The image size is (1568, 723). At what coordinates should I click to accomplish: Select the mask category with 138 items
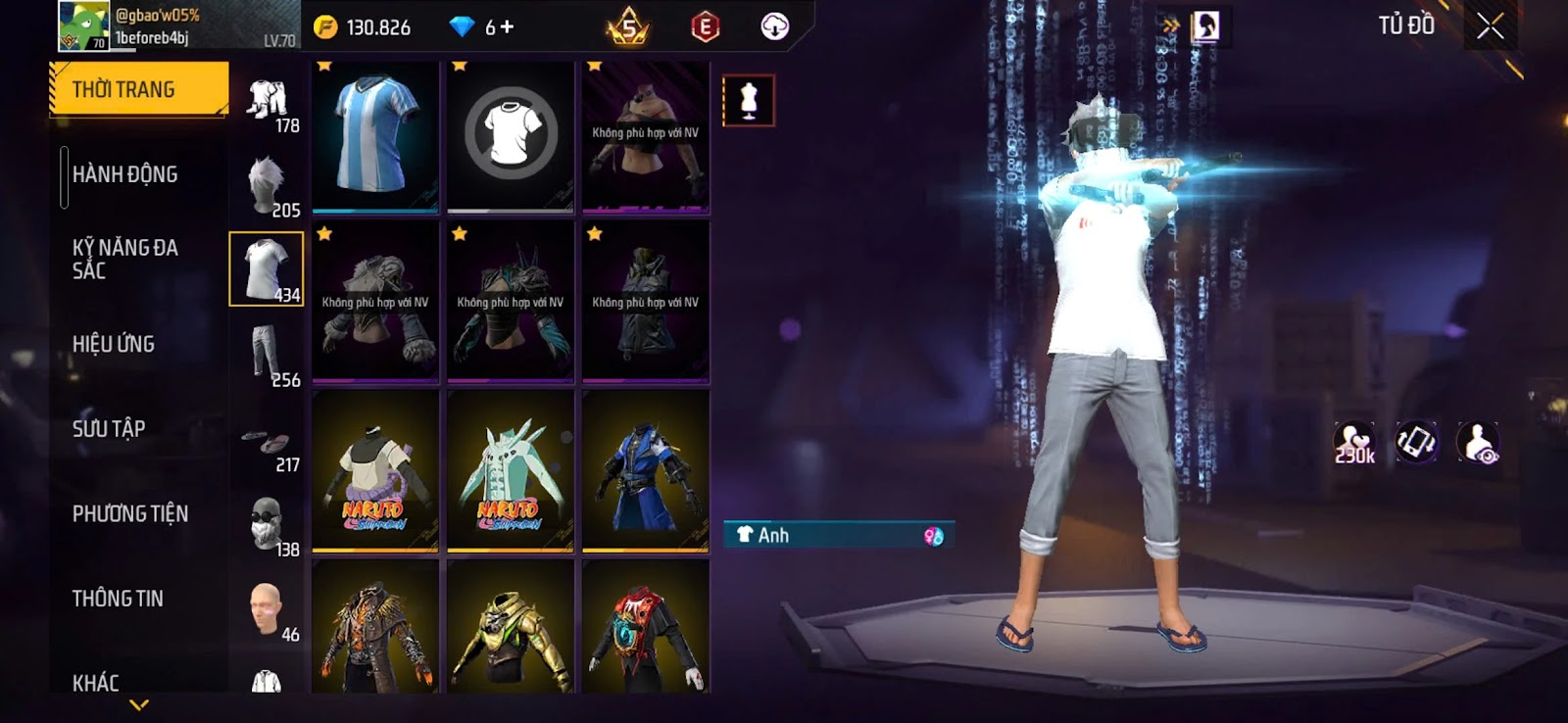tap(268, 524)
